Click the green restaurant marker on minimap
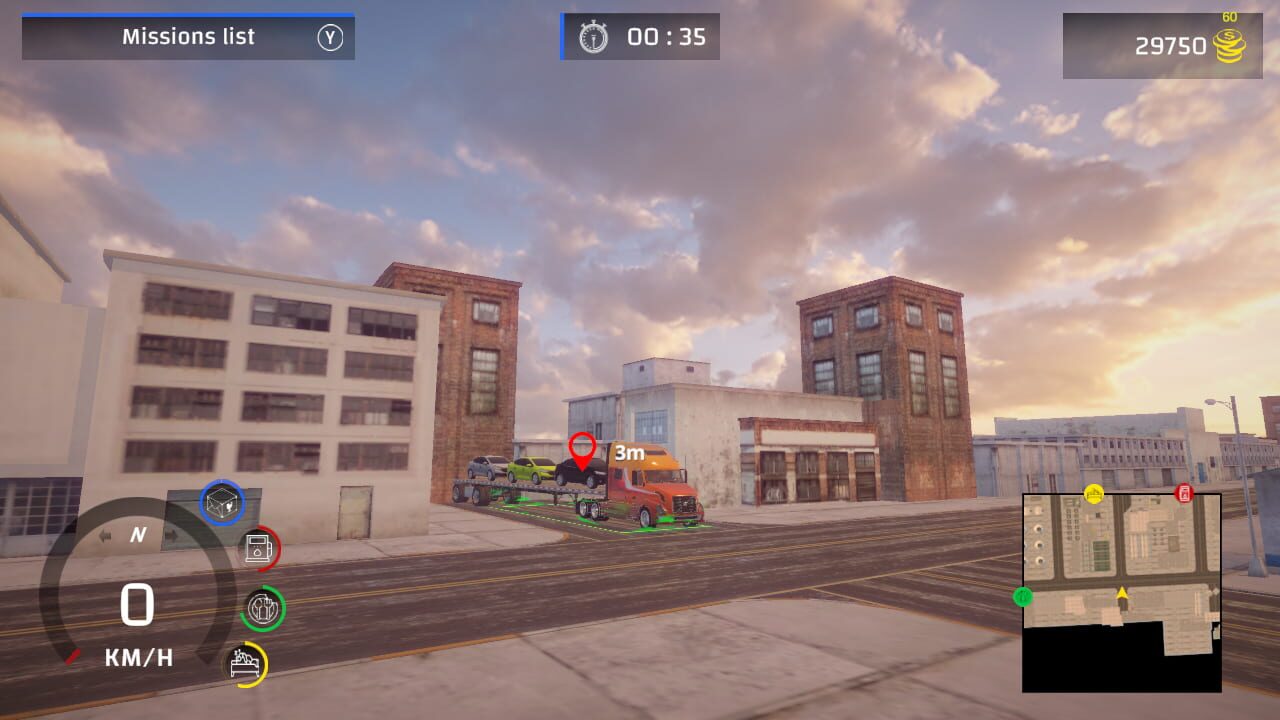This screenshot has width=1280, height=720. pyautogui.click(x=1023, y=597)
